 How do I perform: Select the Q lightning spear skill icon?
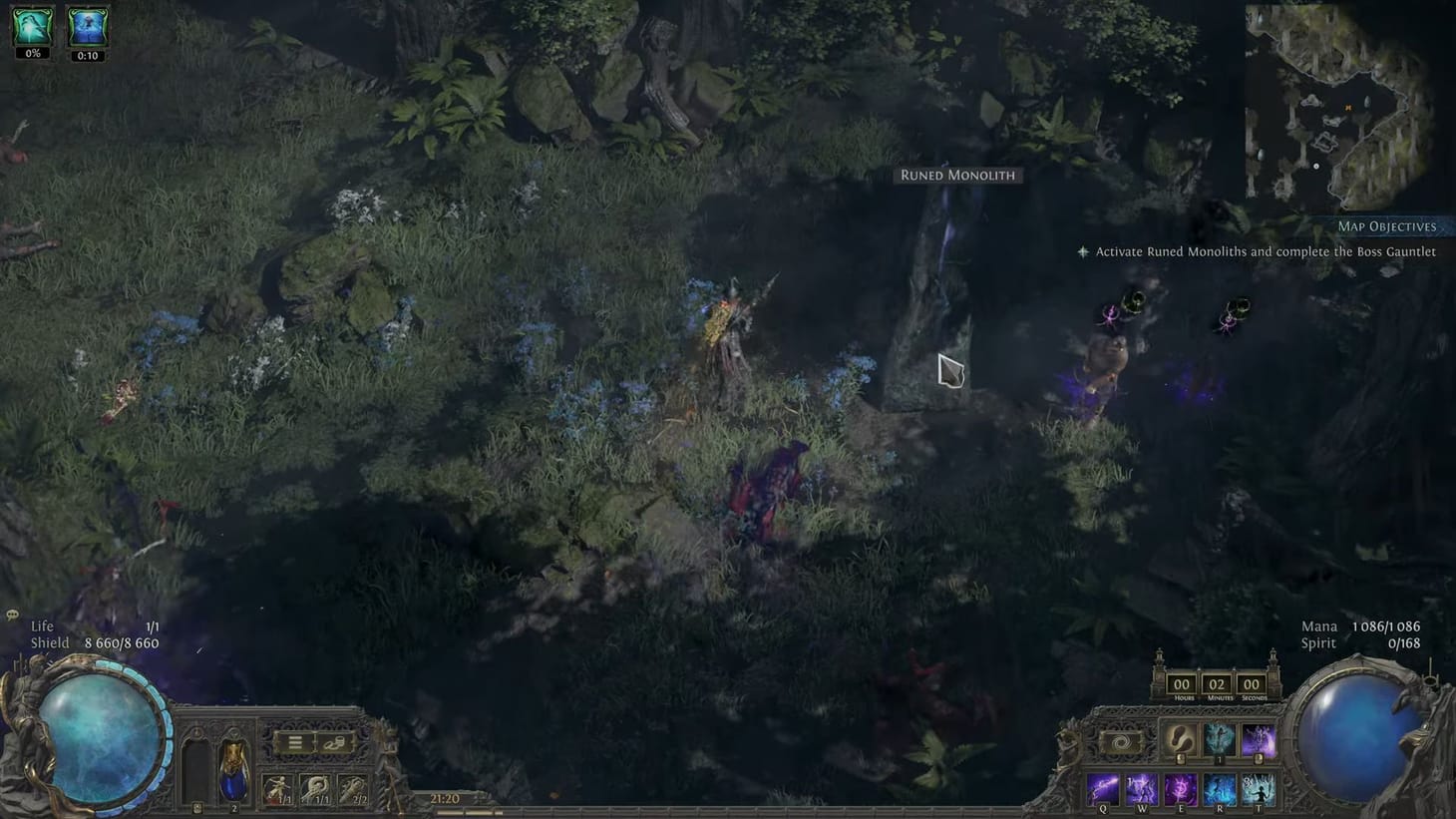click(1103, 790)
